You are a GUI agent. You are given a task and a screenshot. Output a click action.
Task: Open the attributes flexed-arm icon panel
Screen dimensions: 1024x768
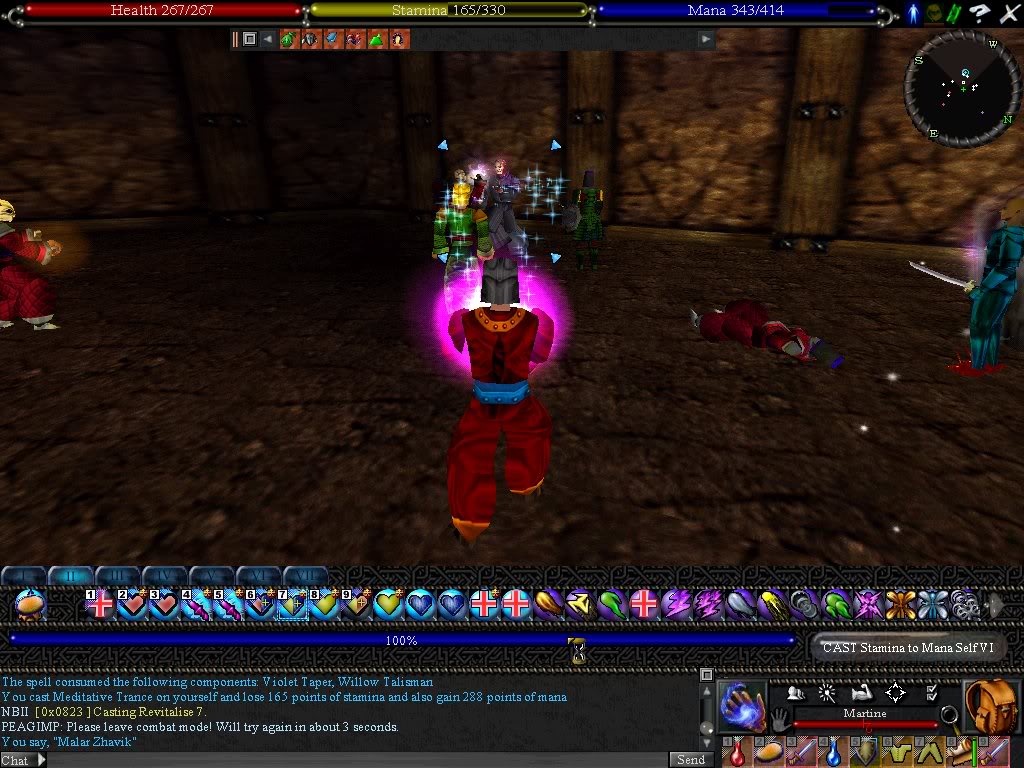click(x=861, y=692)
